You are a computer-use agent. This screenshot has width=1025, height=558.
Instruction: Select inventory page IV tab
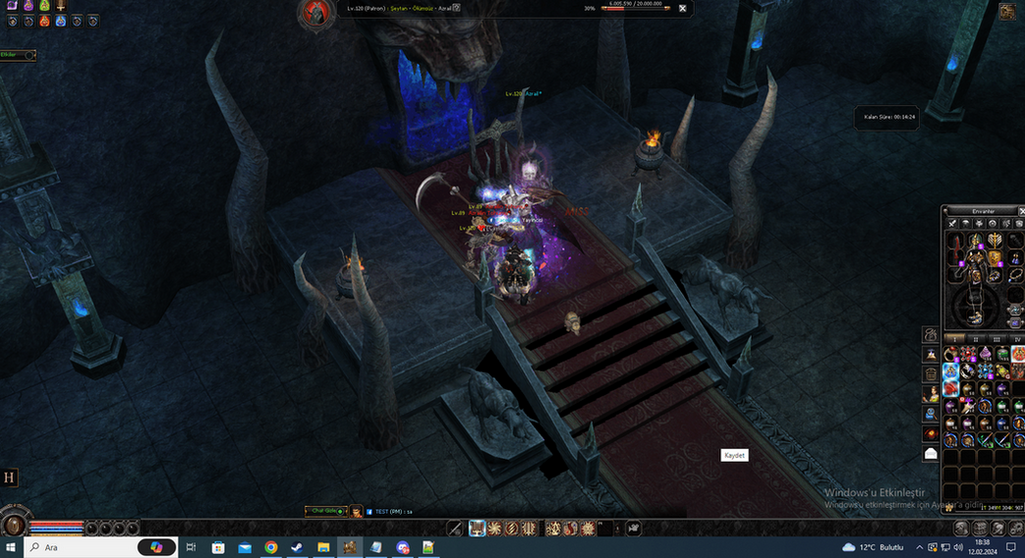tap(1017, 339)
